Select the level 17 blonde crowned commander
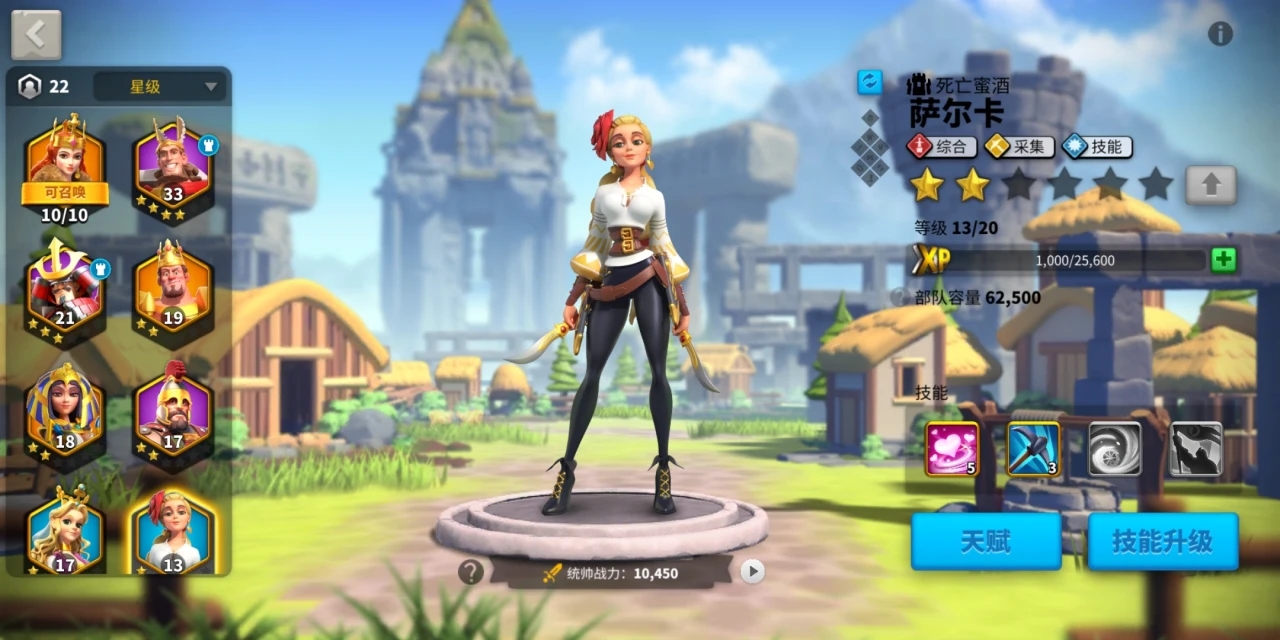 65,532
